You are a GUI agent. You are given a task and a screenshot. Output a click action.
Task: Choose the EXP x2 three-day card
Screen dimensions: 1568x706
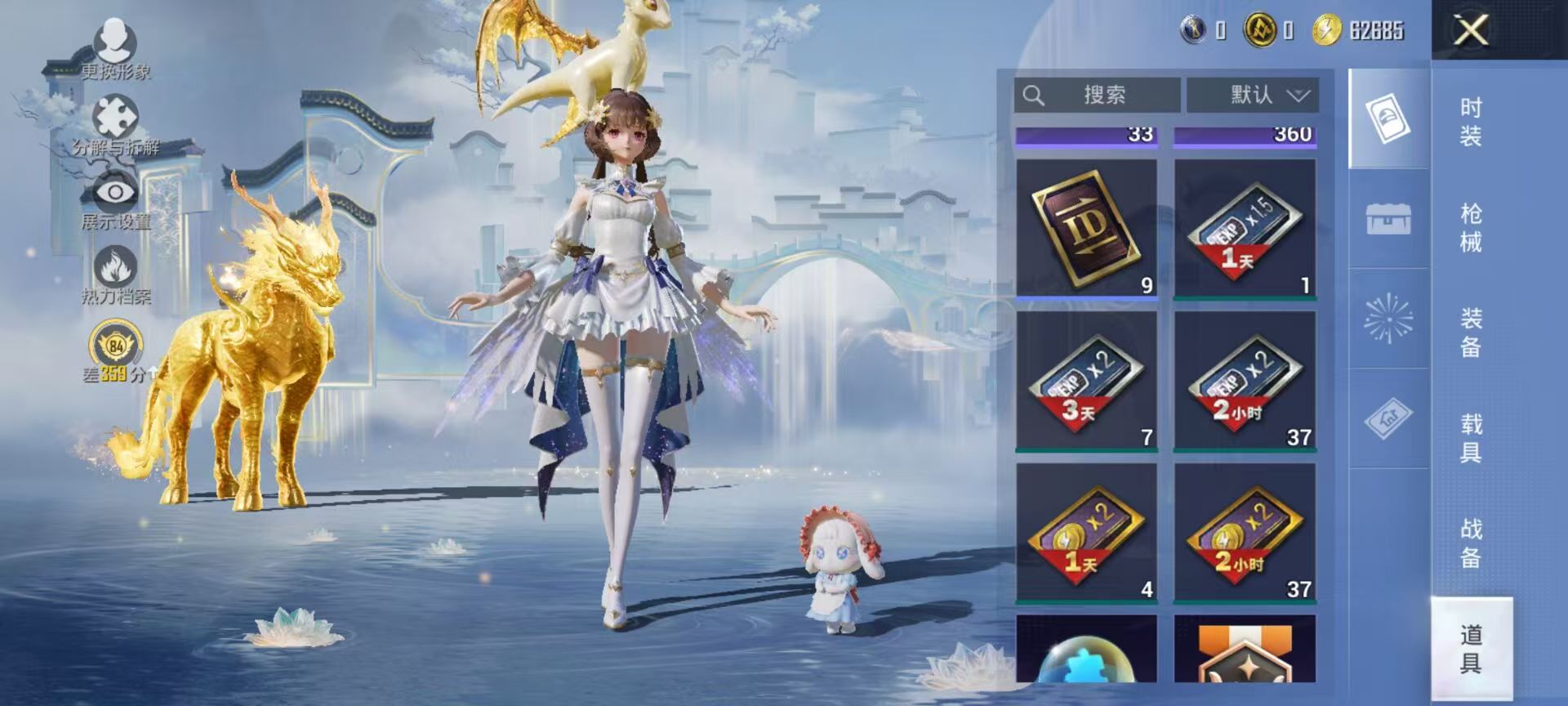tap(1086, 381)
